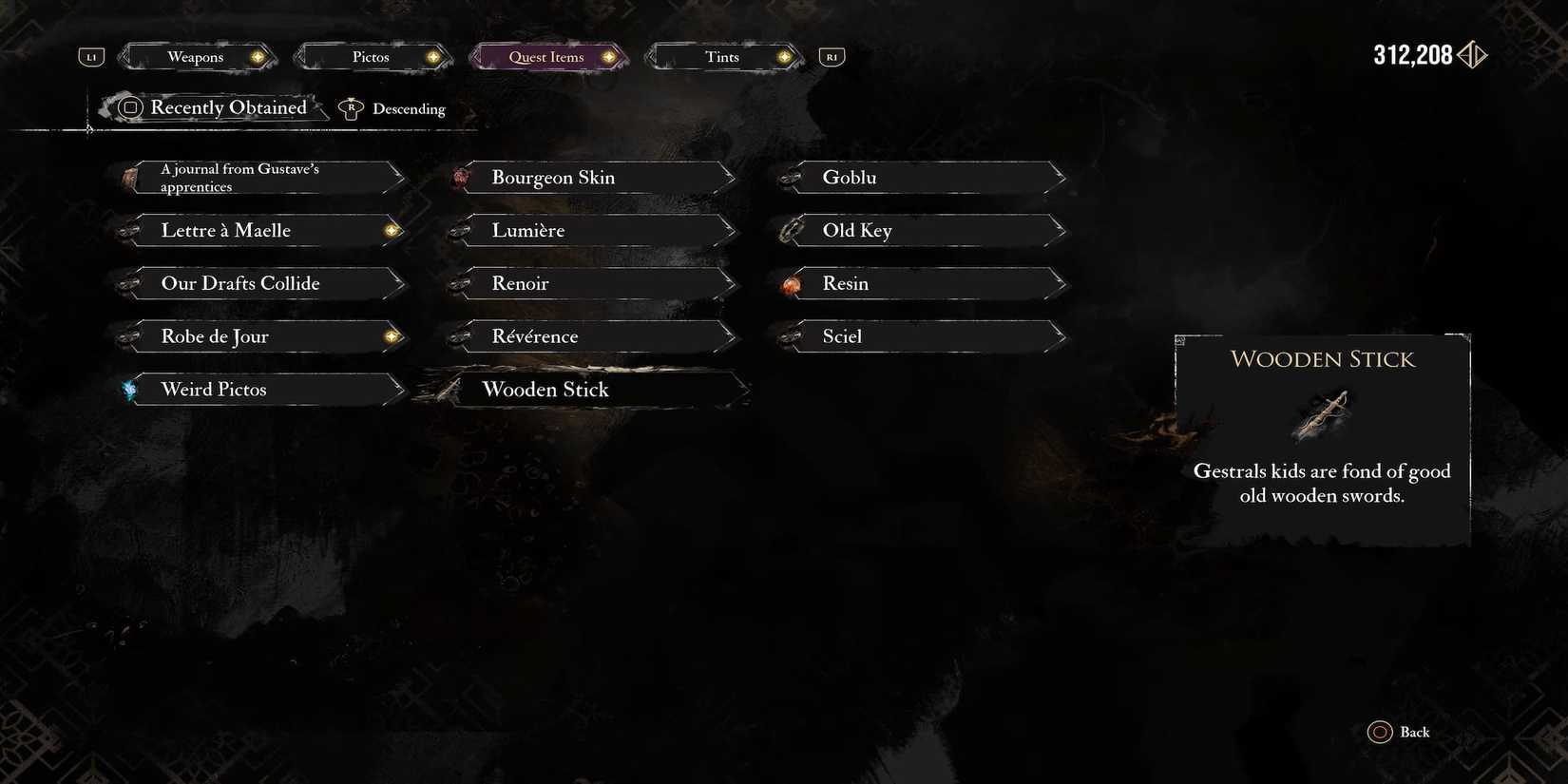
Task: Click the R1 shoulder button icon
Action: coord(832,56)
